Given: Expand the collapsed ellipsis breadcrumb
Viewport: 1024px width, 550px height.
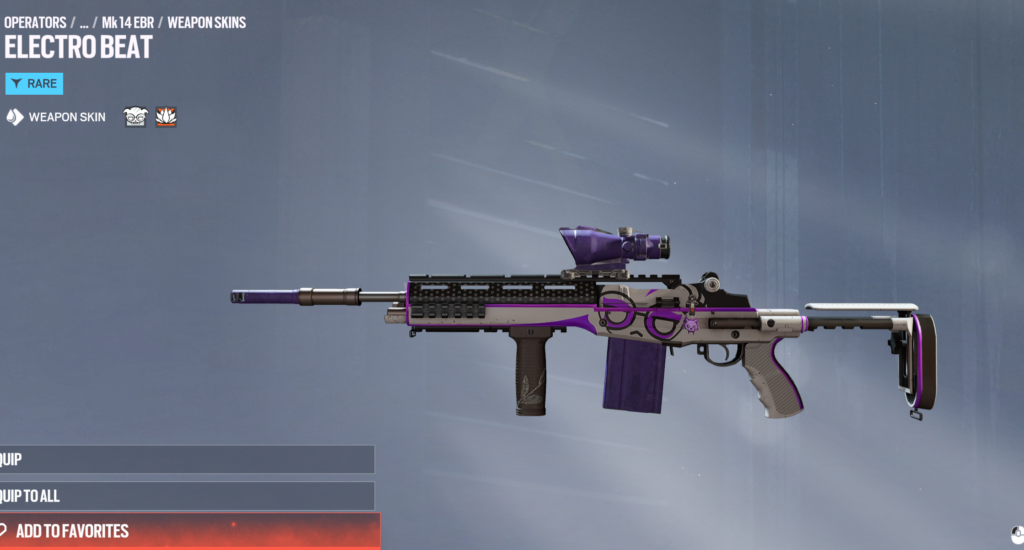Looking at the screenshot, I should 84,22.
